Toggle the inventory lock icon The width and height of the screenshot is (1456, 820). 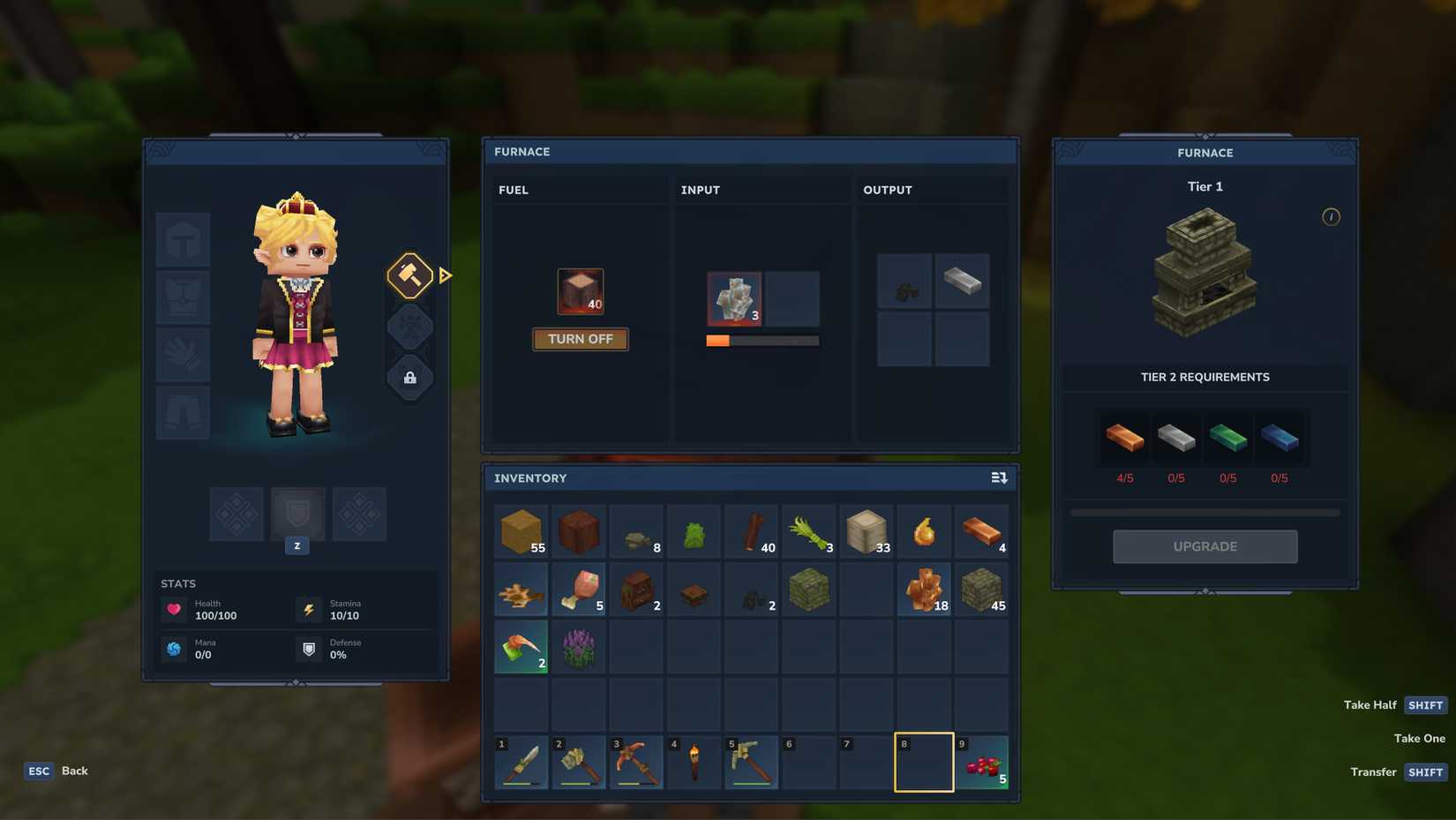[x=409, y=378]
